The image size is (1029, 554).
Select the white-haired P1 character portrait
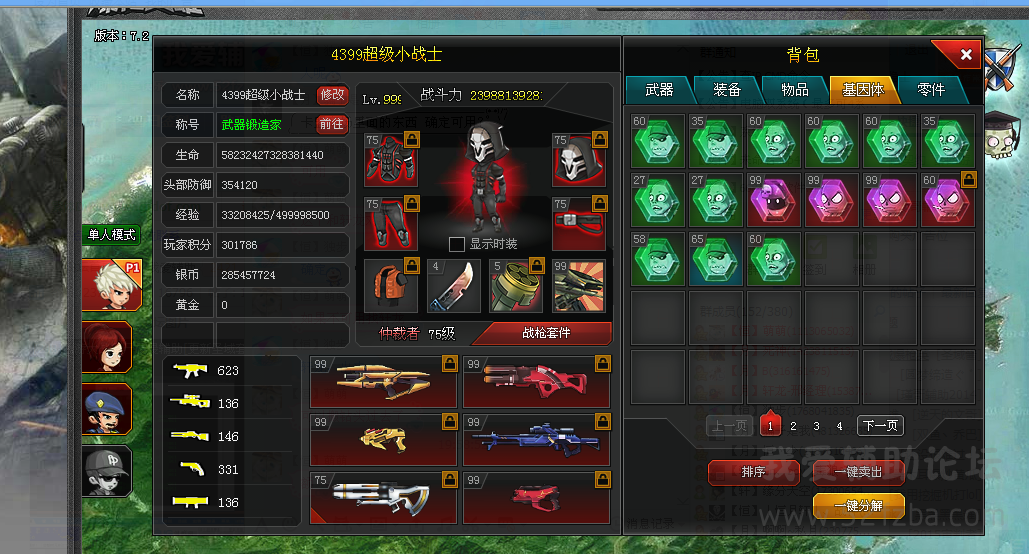(x=107, y=284)
